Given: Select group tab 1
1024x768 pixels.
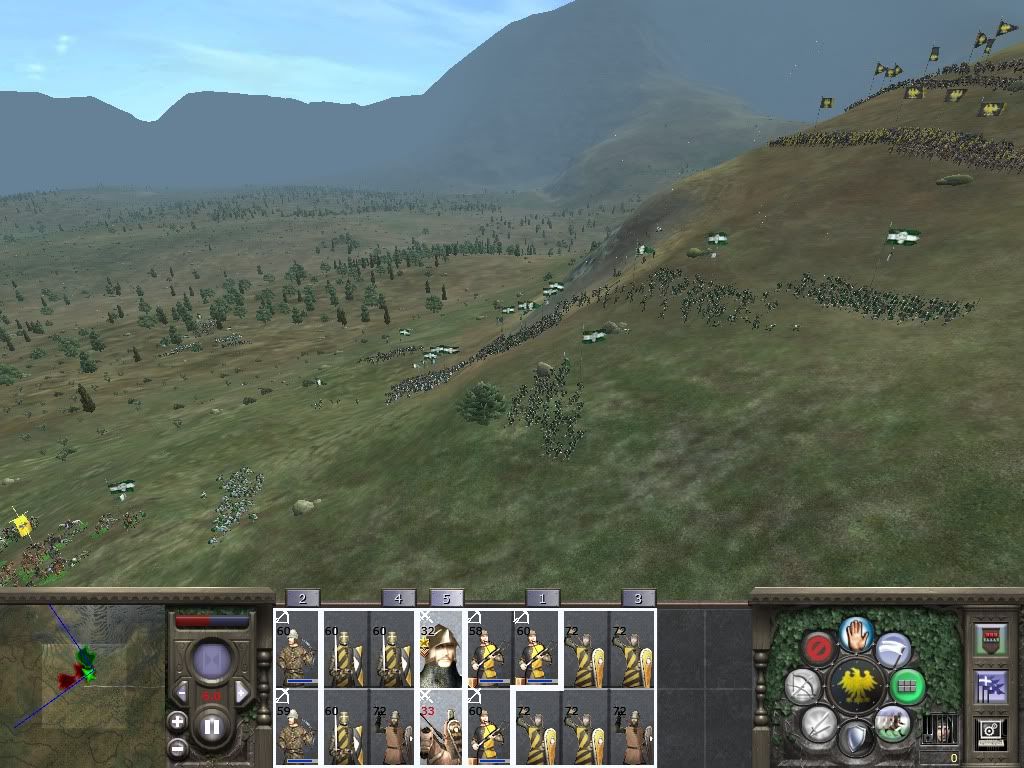Looking at the screenshot, I should (542, 598).
